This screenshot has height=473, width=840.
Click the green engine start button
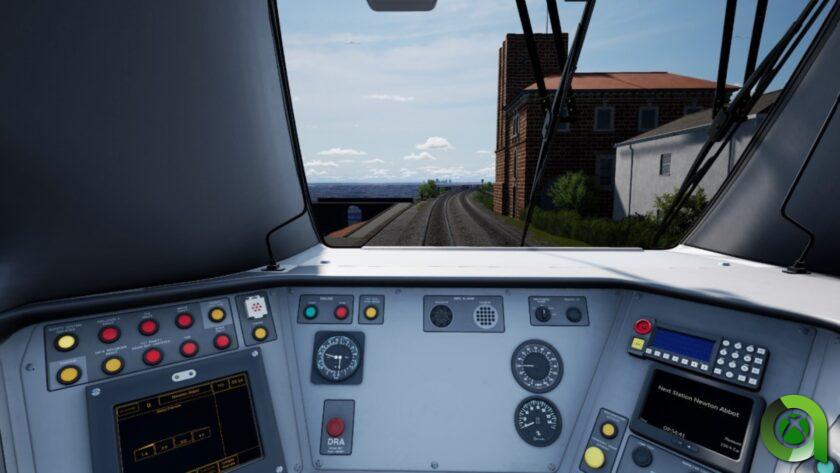point(311,312)
